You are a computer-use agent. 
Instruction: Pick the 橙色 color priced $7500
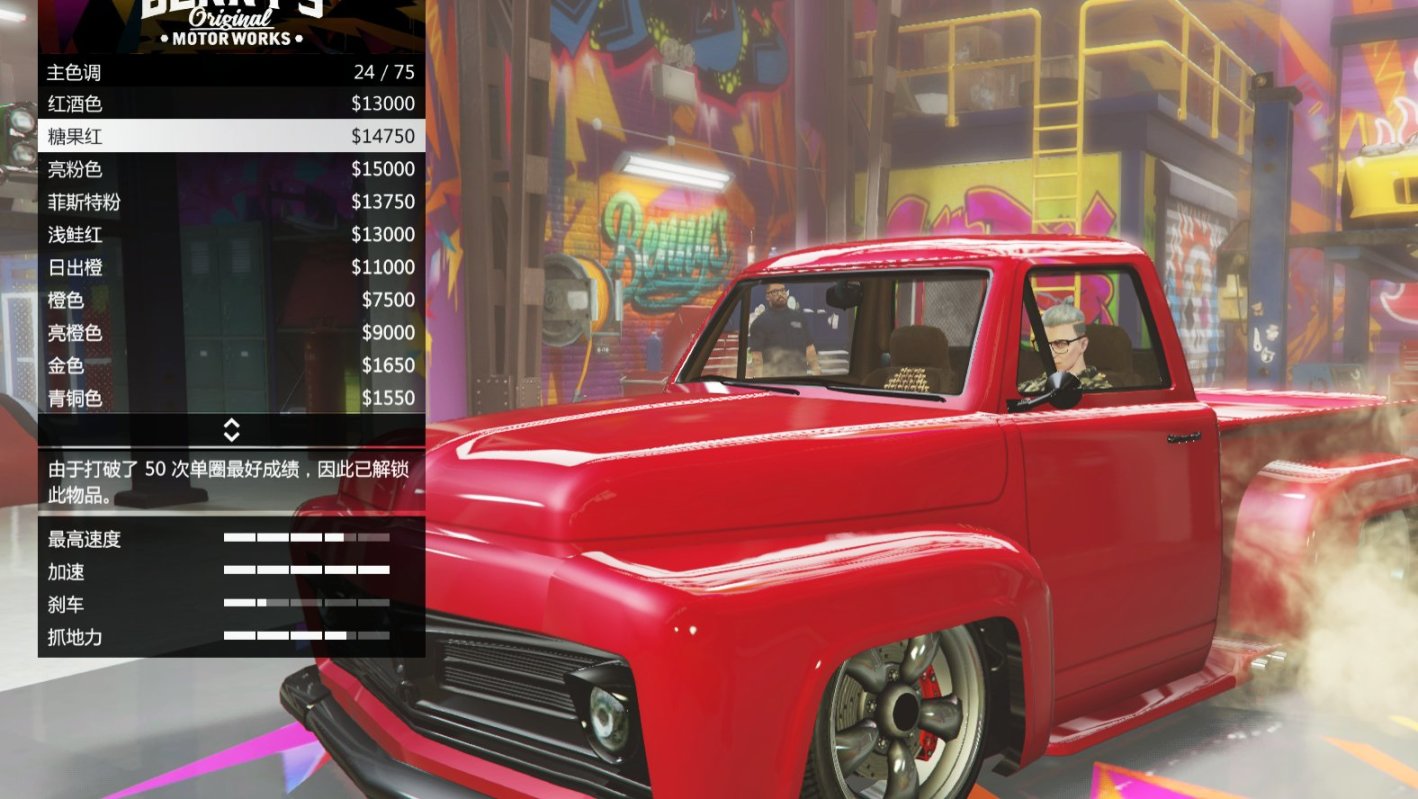coord(228,300)
